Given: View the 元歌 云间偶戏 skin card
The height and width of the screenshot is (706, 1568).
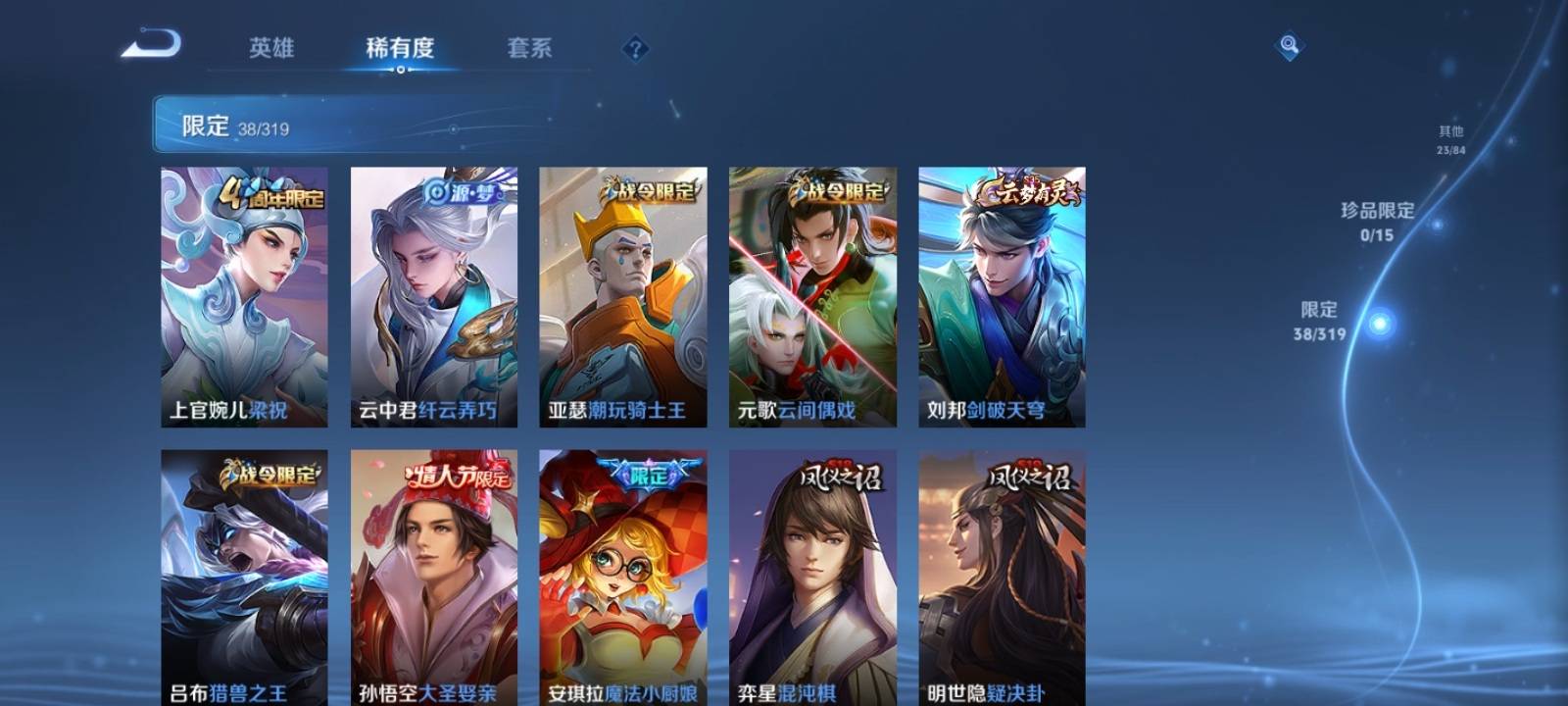Looking at the screenshot, I should tap(812, 296).
